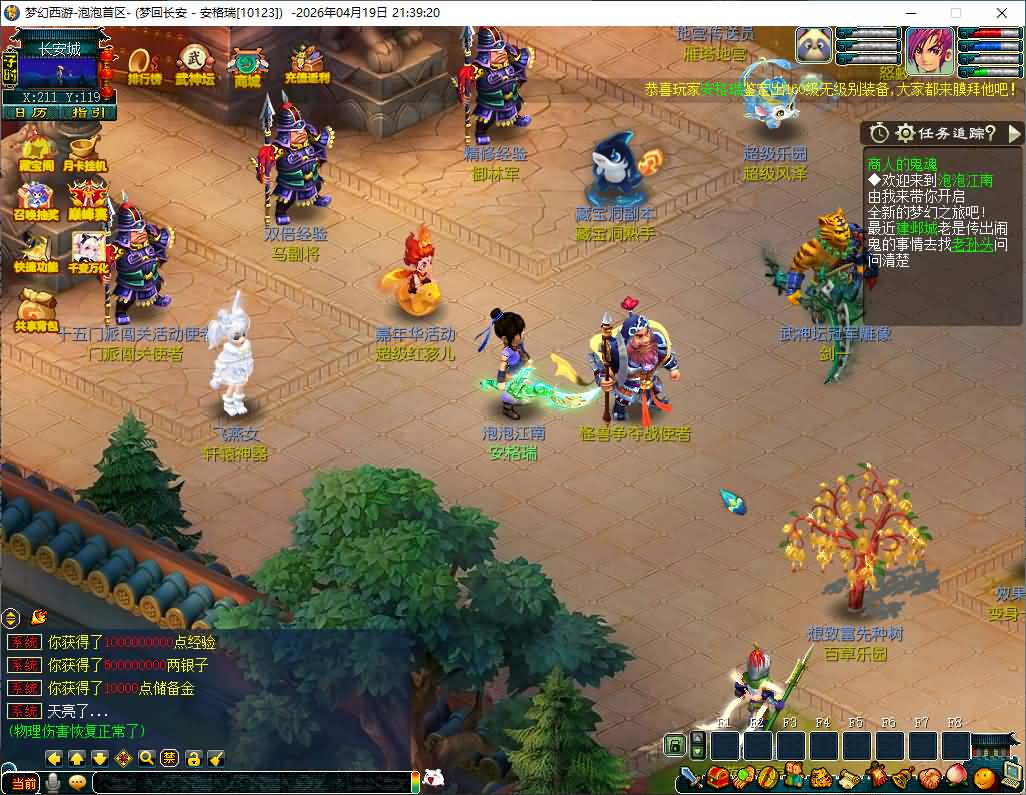The height and width of the screenshot is (795, 1026).
Task: Open the 共享背包 shared bag
Action: coord(35,310)
